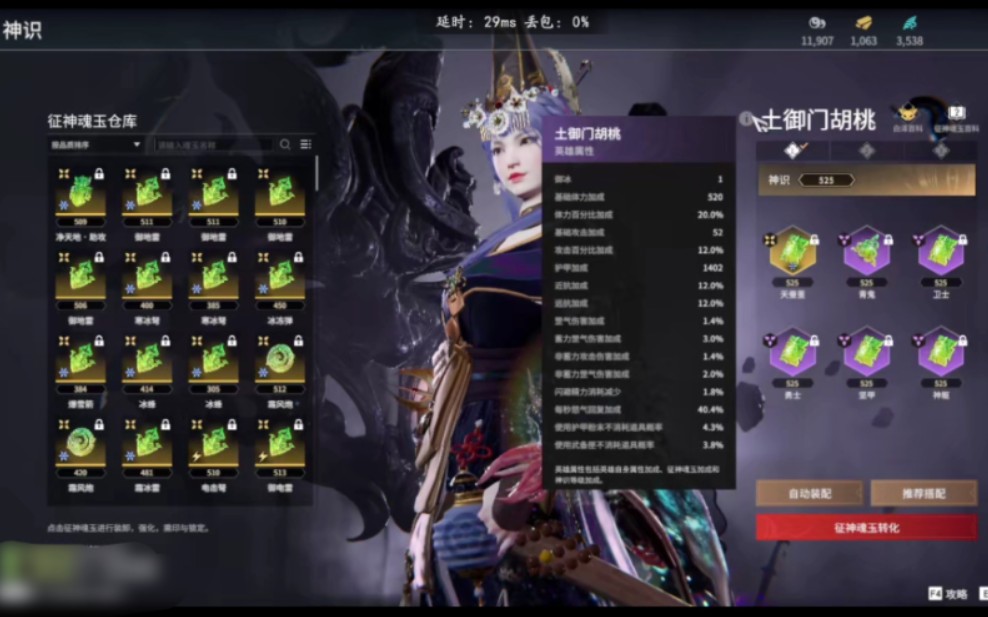Click the 自动装配 auto-equip button
The width and height of the screenshot is (988, 617).
809,492
